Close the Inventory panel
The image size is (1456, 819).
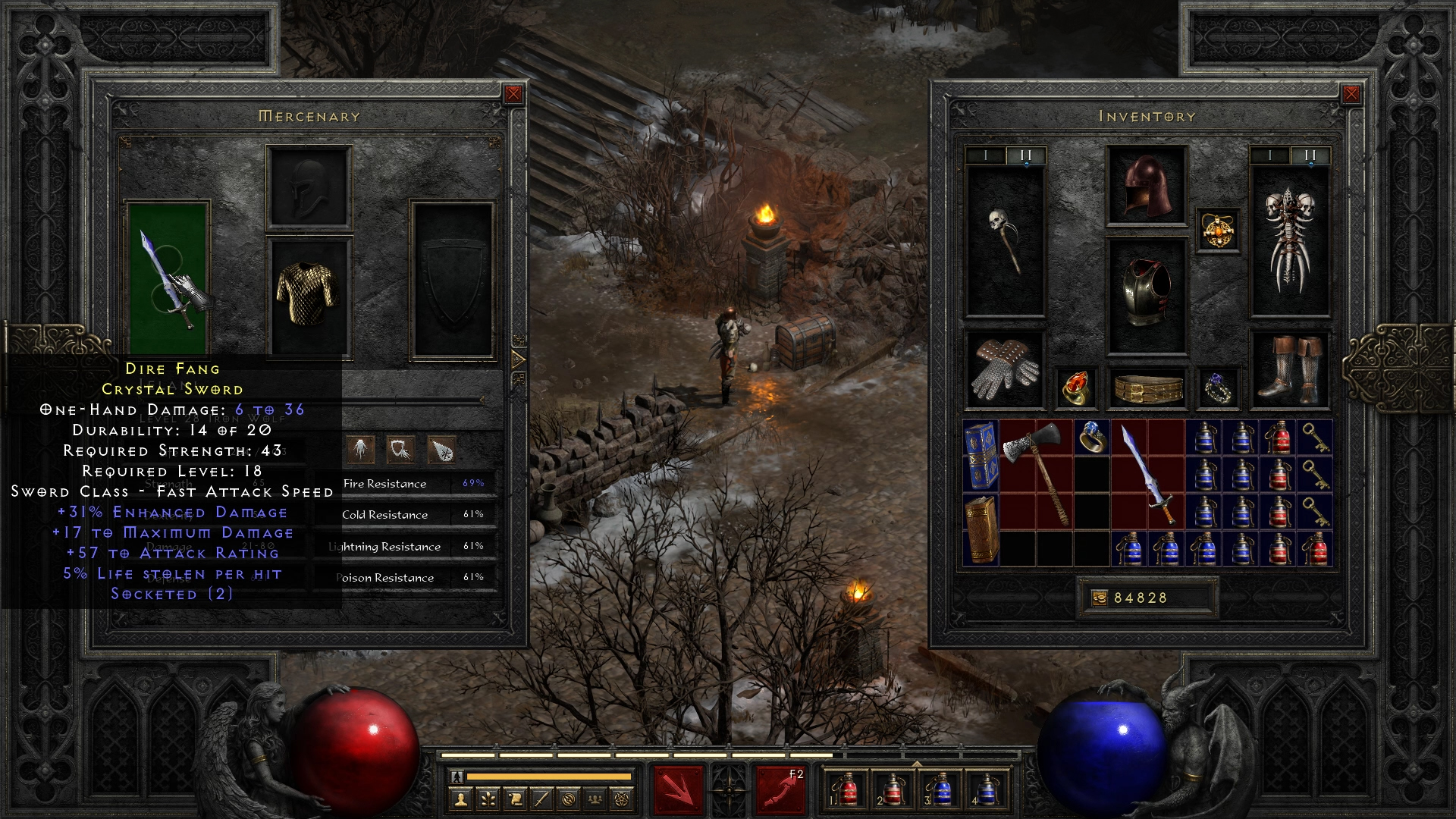tap(1351, 94)
